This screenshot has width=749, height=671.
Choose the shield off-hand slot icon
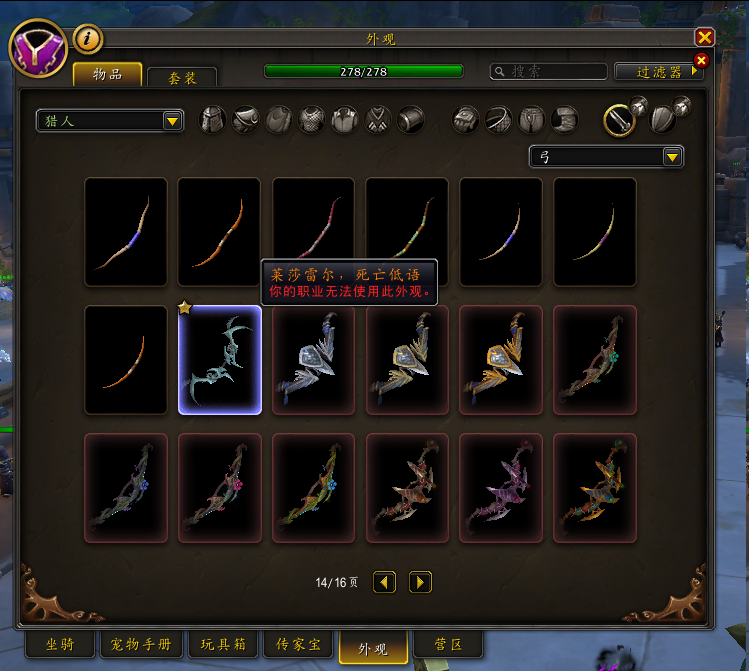click(664, 118)
